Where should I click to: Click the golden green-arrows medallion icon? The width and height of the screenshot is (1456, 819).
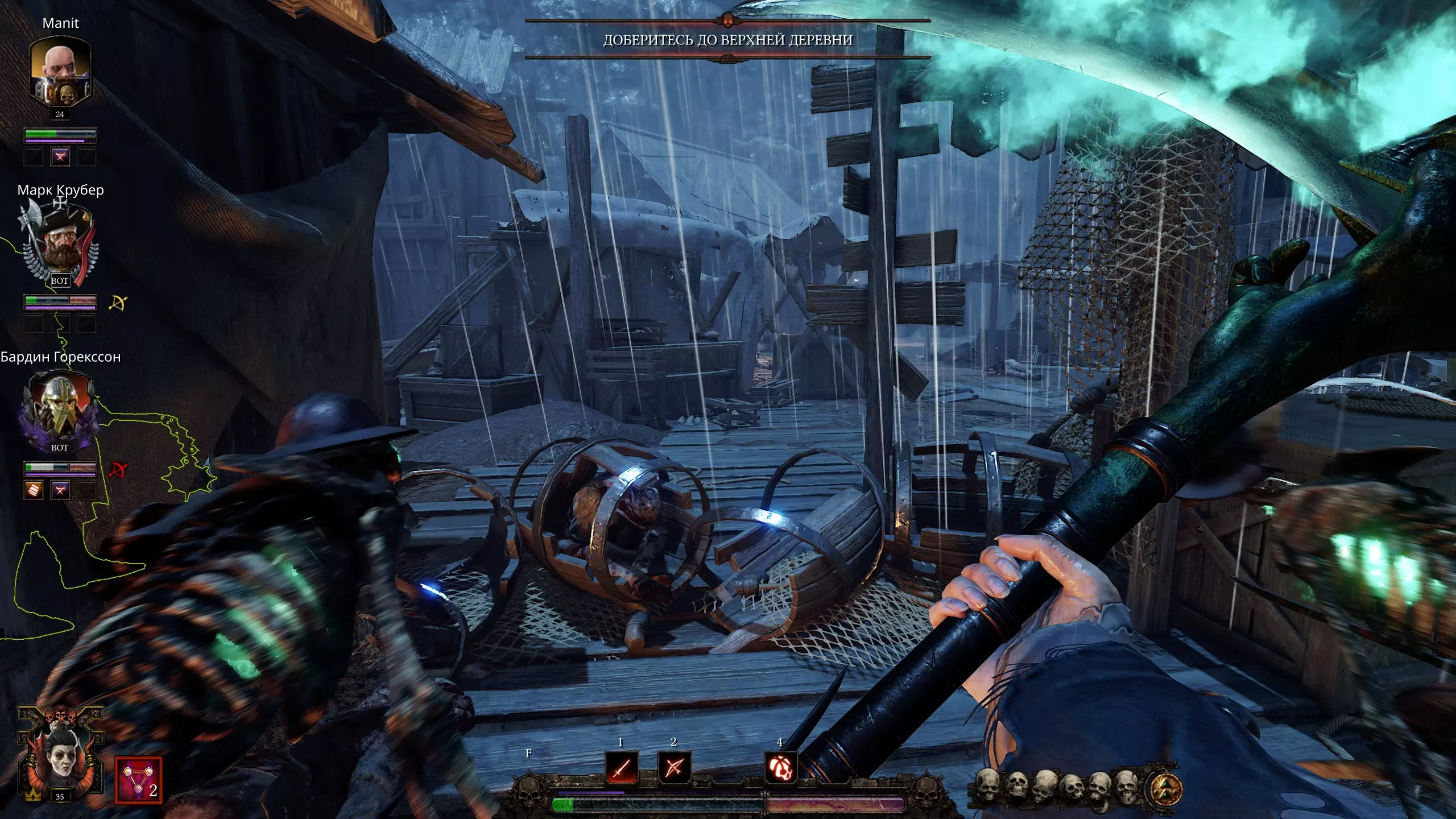coord(1166,788)
